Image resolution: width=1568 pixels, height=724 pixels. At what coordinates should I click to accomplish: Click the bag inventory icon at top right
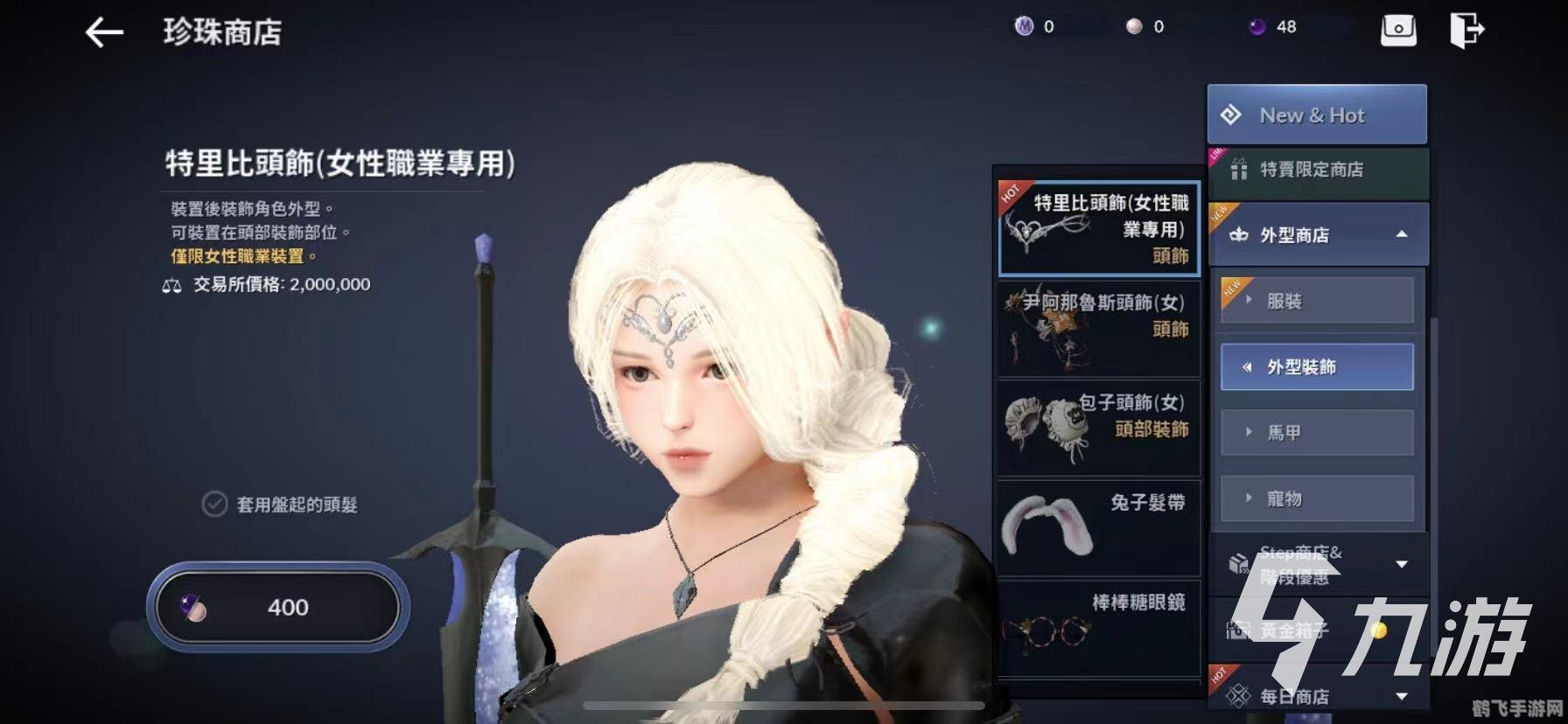pyautogui.click(x=1398, y=29)
